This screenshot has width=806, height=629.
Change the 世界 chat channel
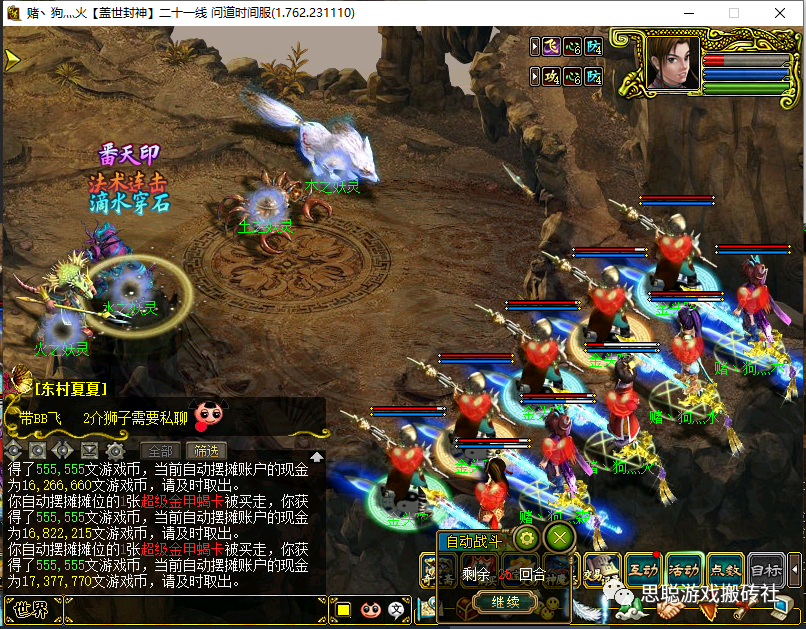click(x=30, y=608)
